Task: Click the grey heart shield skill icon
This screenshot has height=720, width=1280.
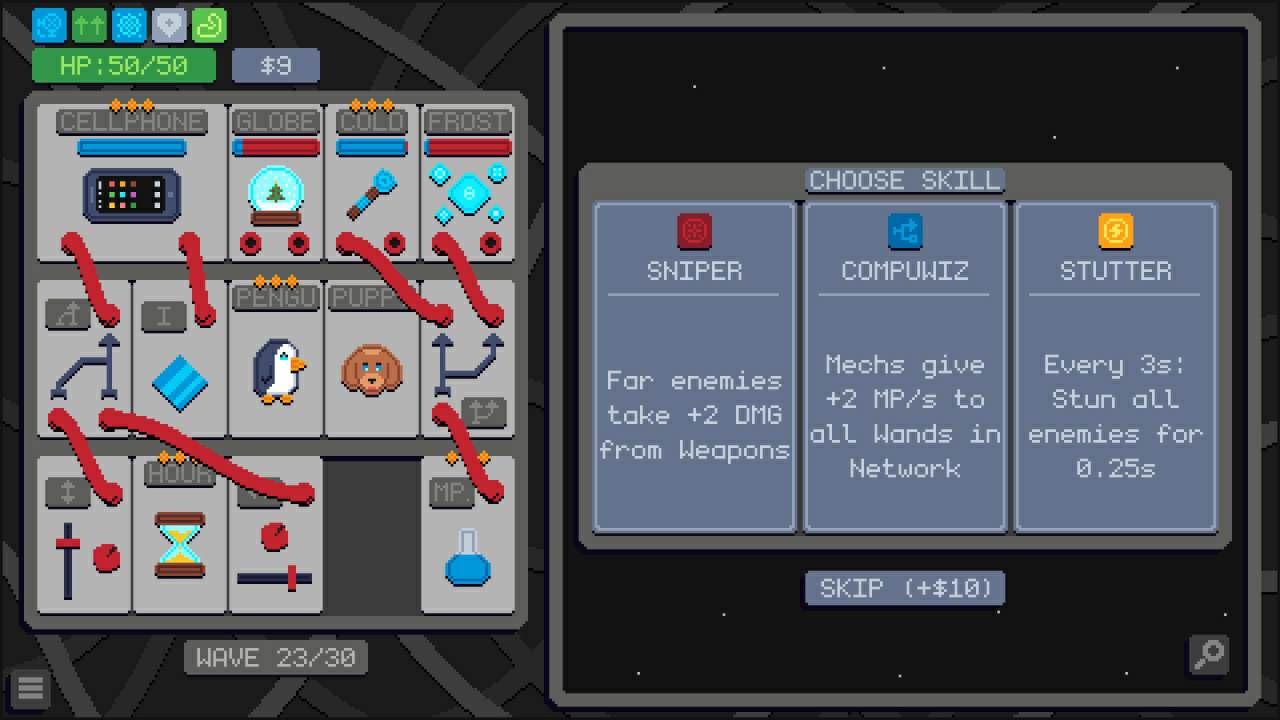Action: 169,26
